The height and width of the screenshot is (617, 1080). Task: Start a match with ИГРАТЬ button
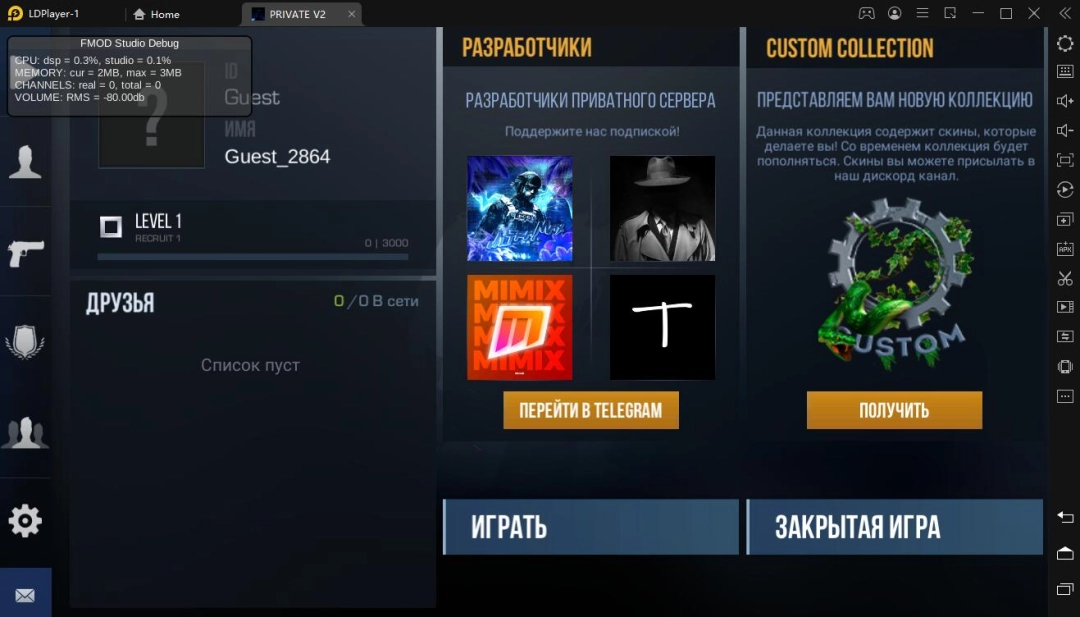(x=590, y=527)
